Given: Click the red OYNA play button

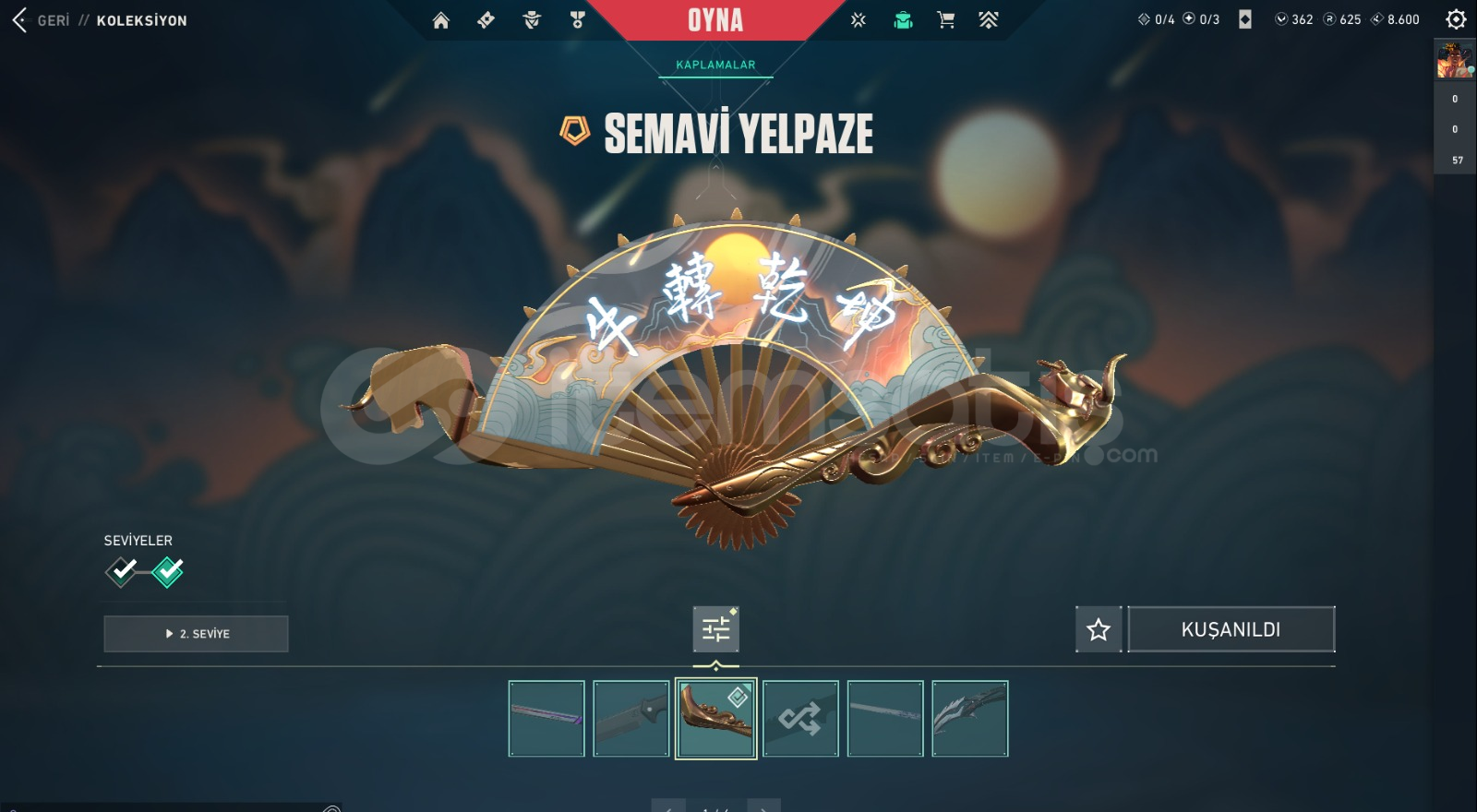Looking at the screenshot, I should pyautogui.click(x=715, y=20).
